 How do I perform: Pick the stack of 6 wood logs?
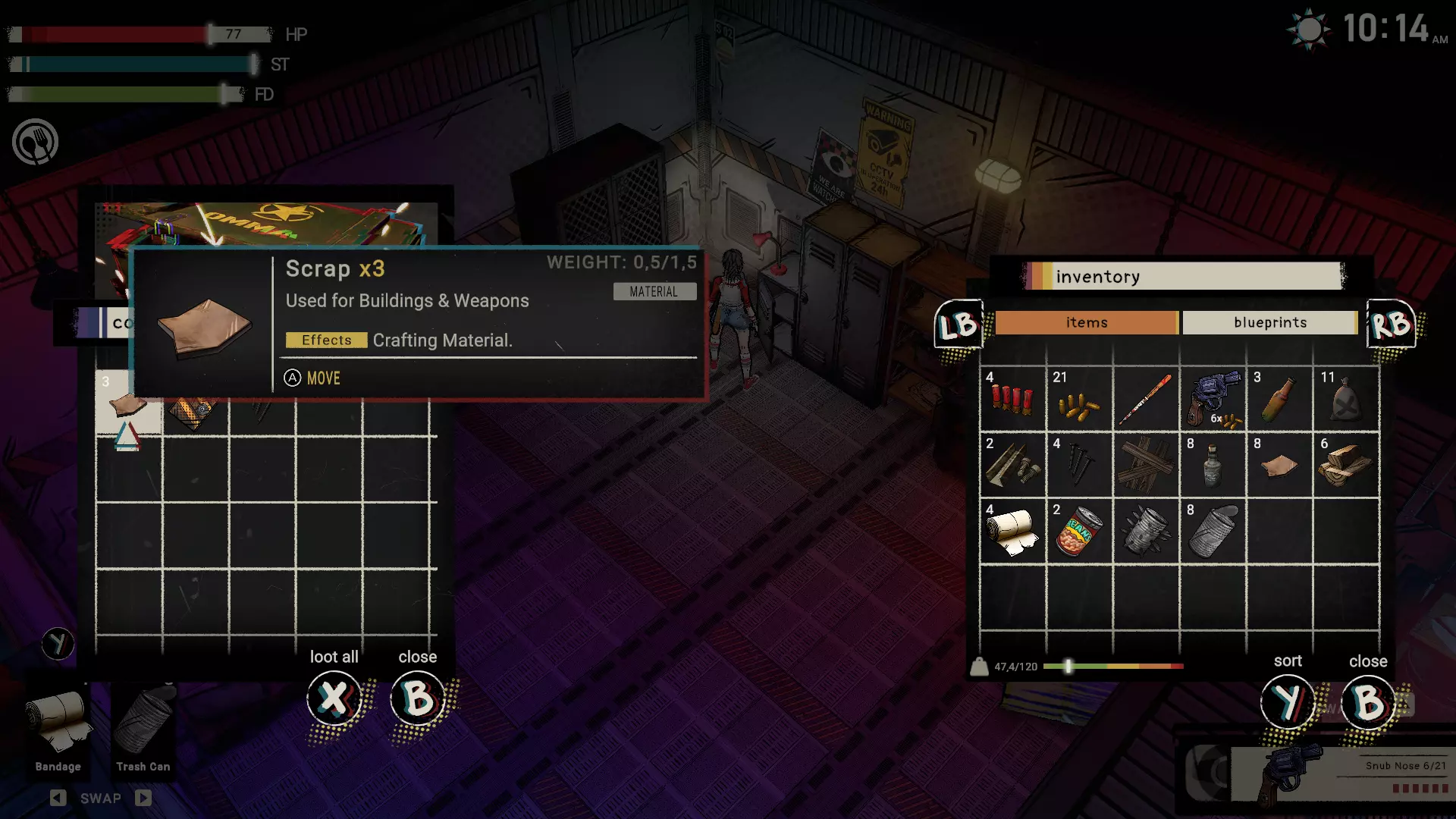click(x=1345, y=465)
